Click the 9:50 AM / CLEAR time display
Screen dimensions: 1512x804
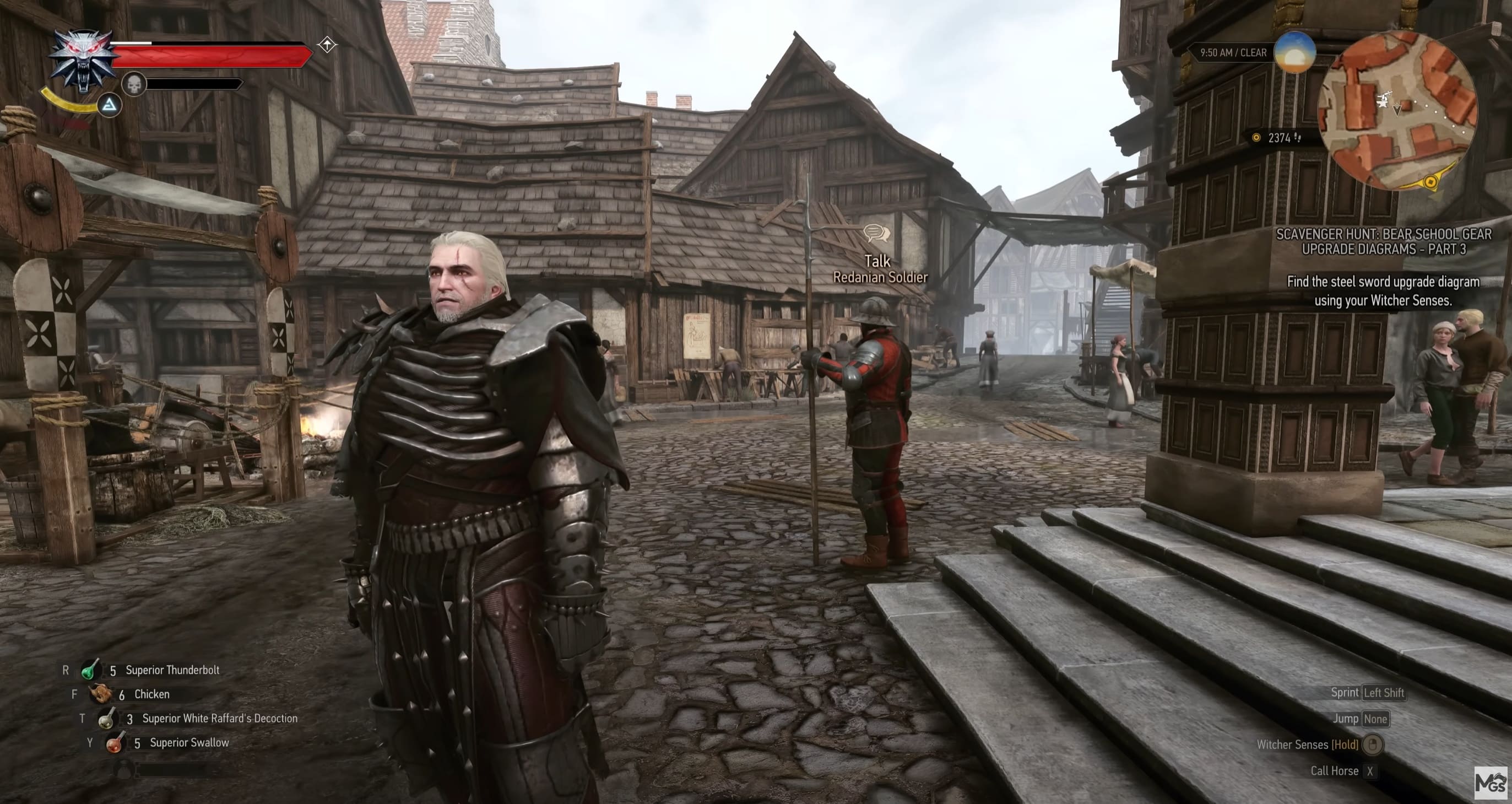coord(1233,53)
